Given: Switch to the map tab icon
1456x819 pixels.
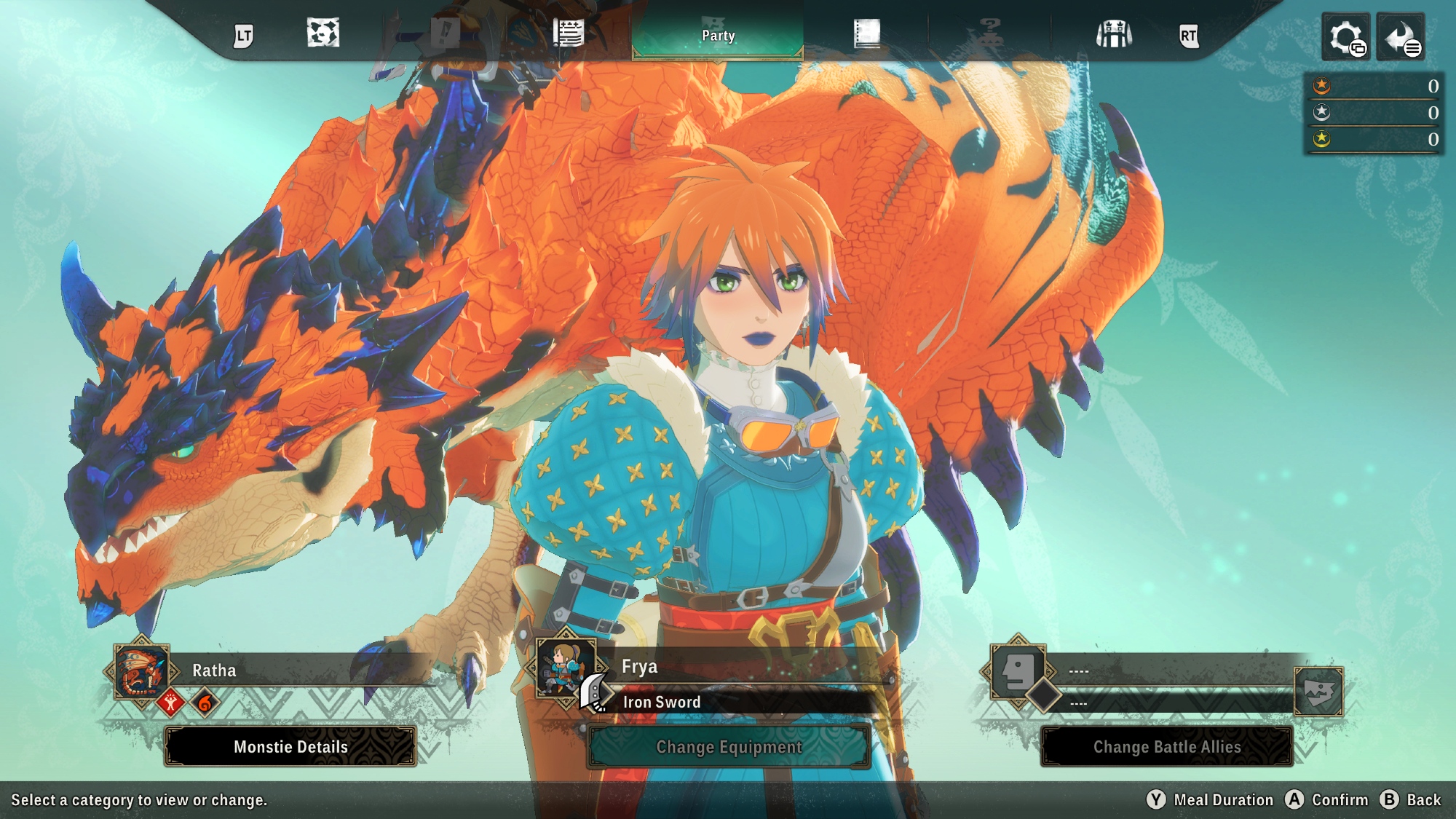Looking at the screenshot, I should (323, 33).
